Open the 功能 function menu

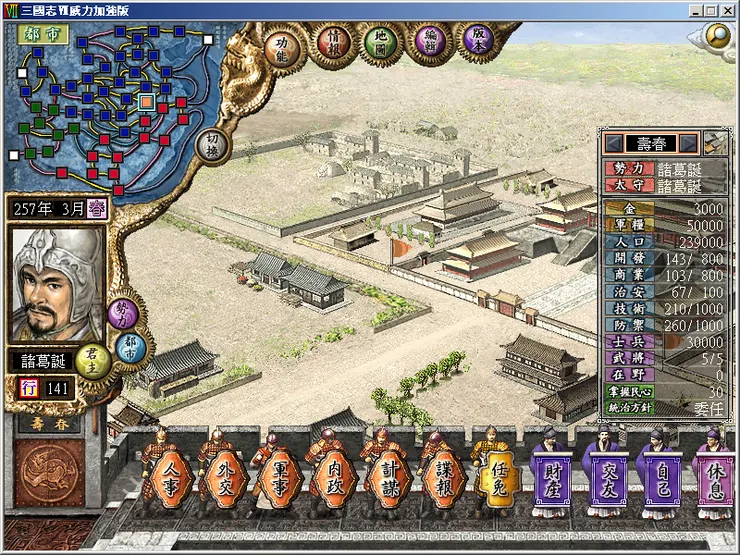click(284, 44)
